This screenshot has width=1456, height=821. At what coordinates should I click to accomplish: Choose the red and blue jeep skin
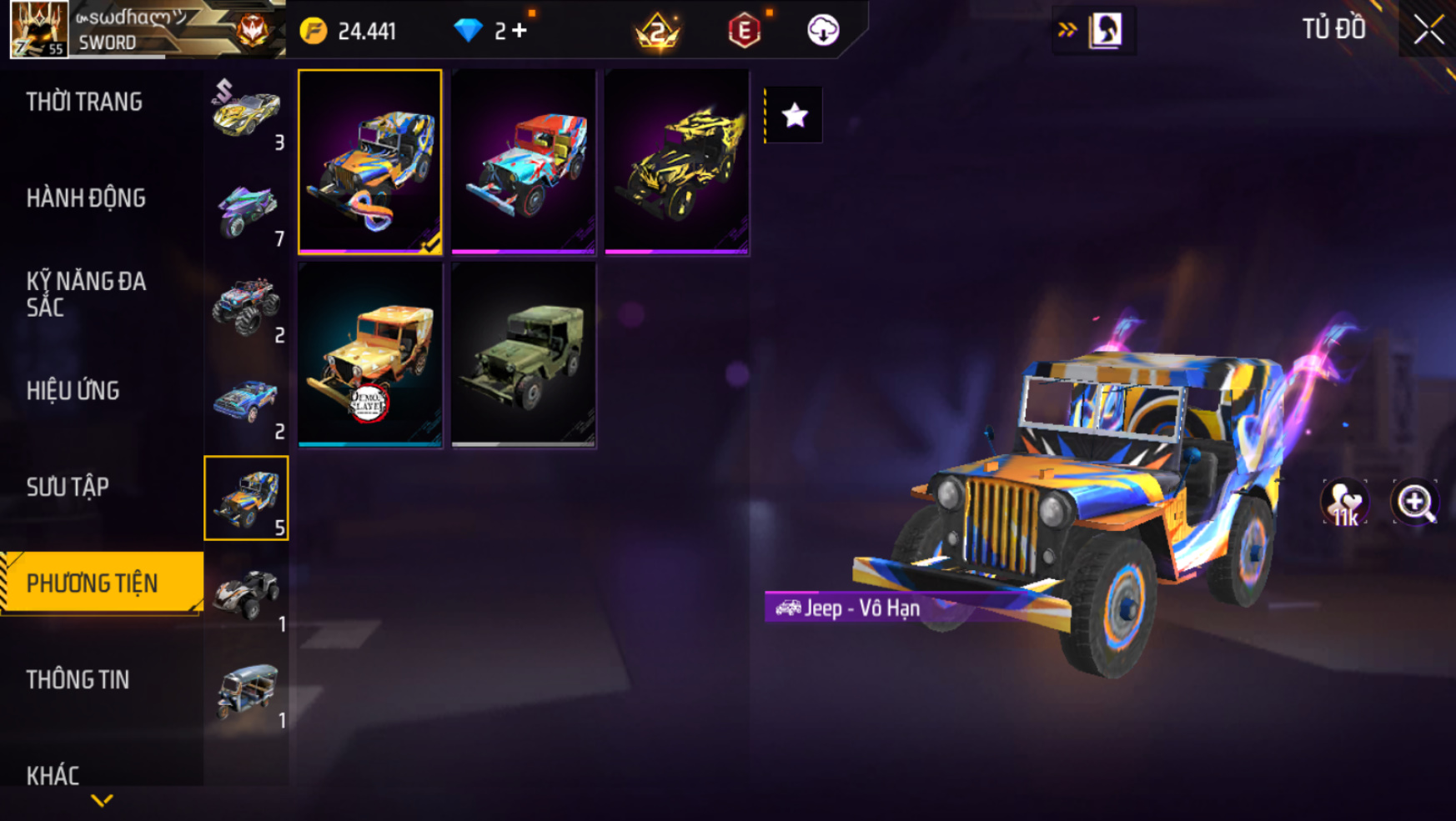click(524, 162)
